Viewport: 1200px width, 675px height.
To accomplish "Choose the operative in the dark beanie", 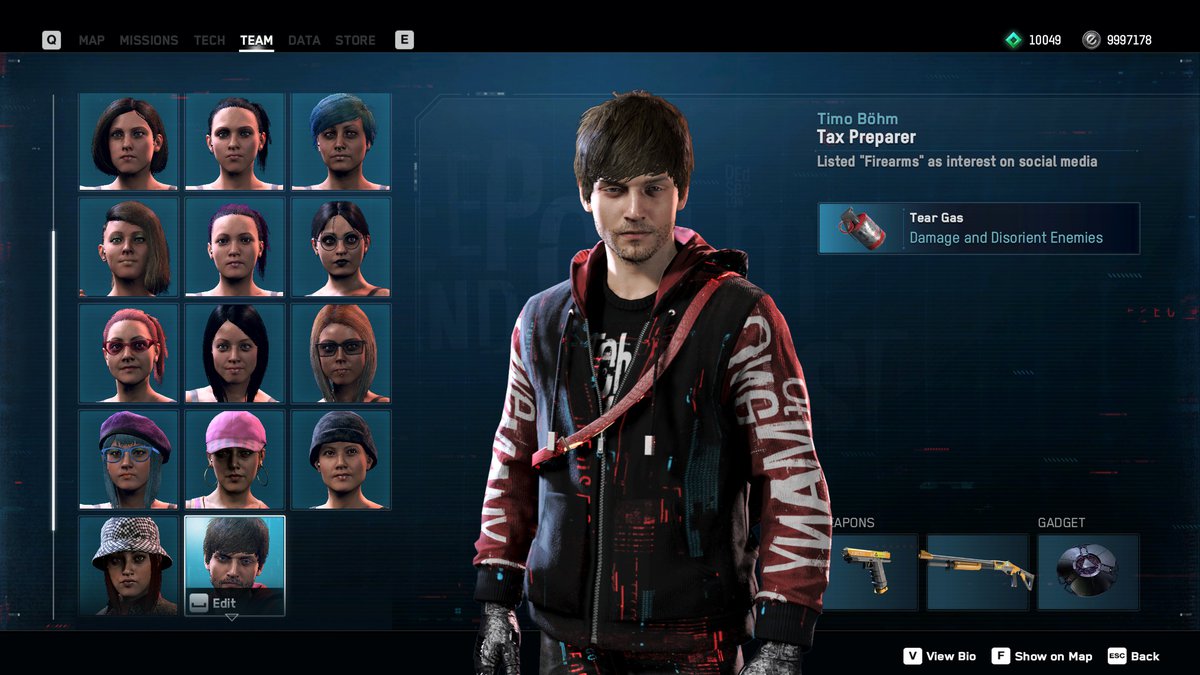I will pos(341,459).
